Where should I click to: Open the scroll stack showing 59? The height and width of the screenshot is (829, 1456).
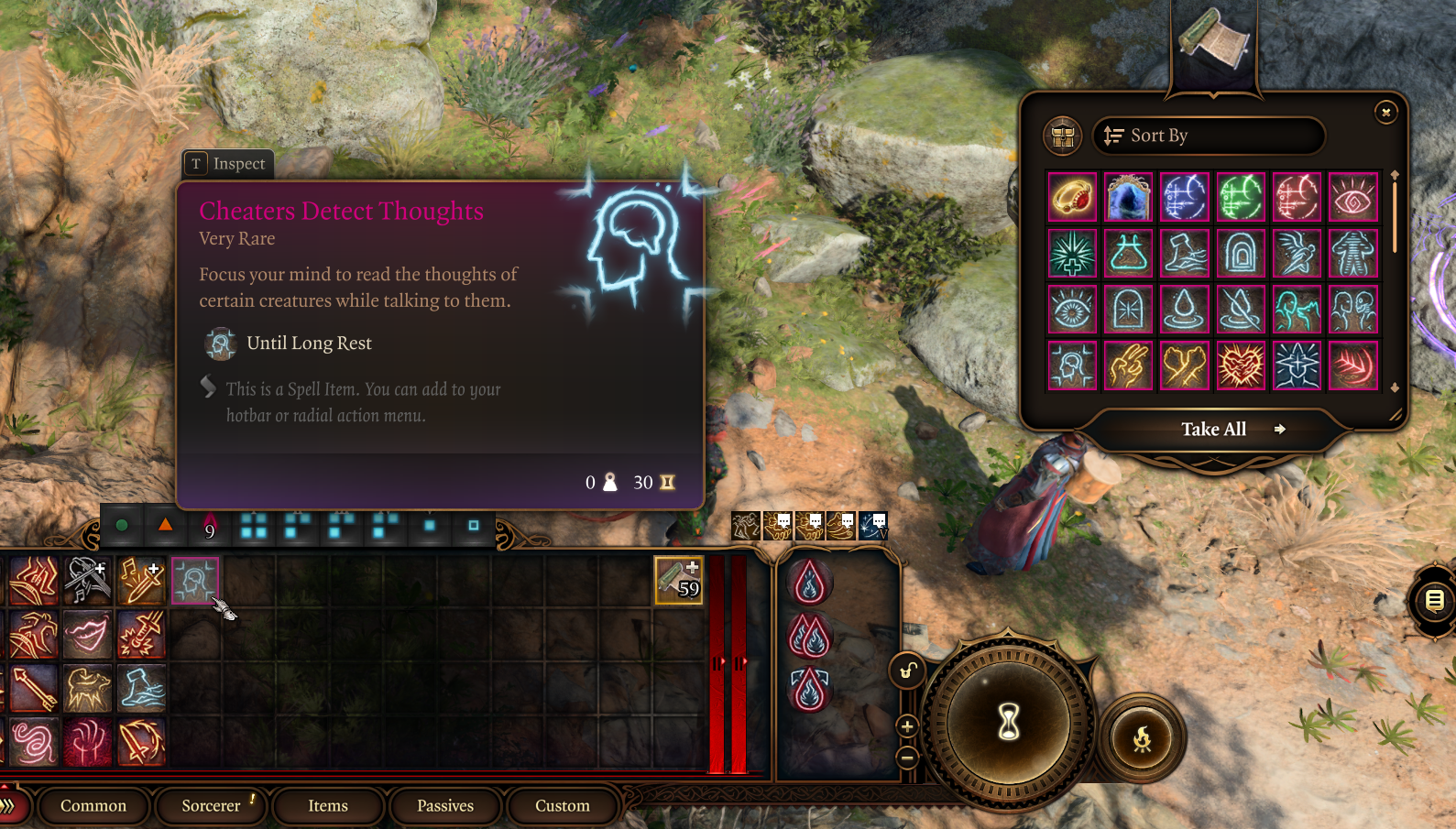pyautogui.click(x=678, y=581)
